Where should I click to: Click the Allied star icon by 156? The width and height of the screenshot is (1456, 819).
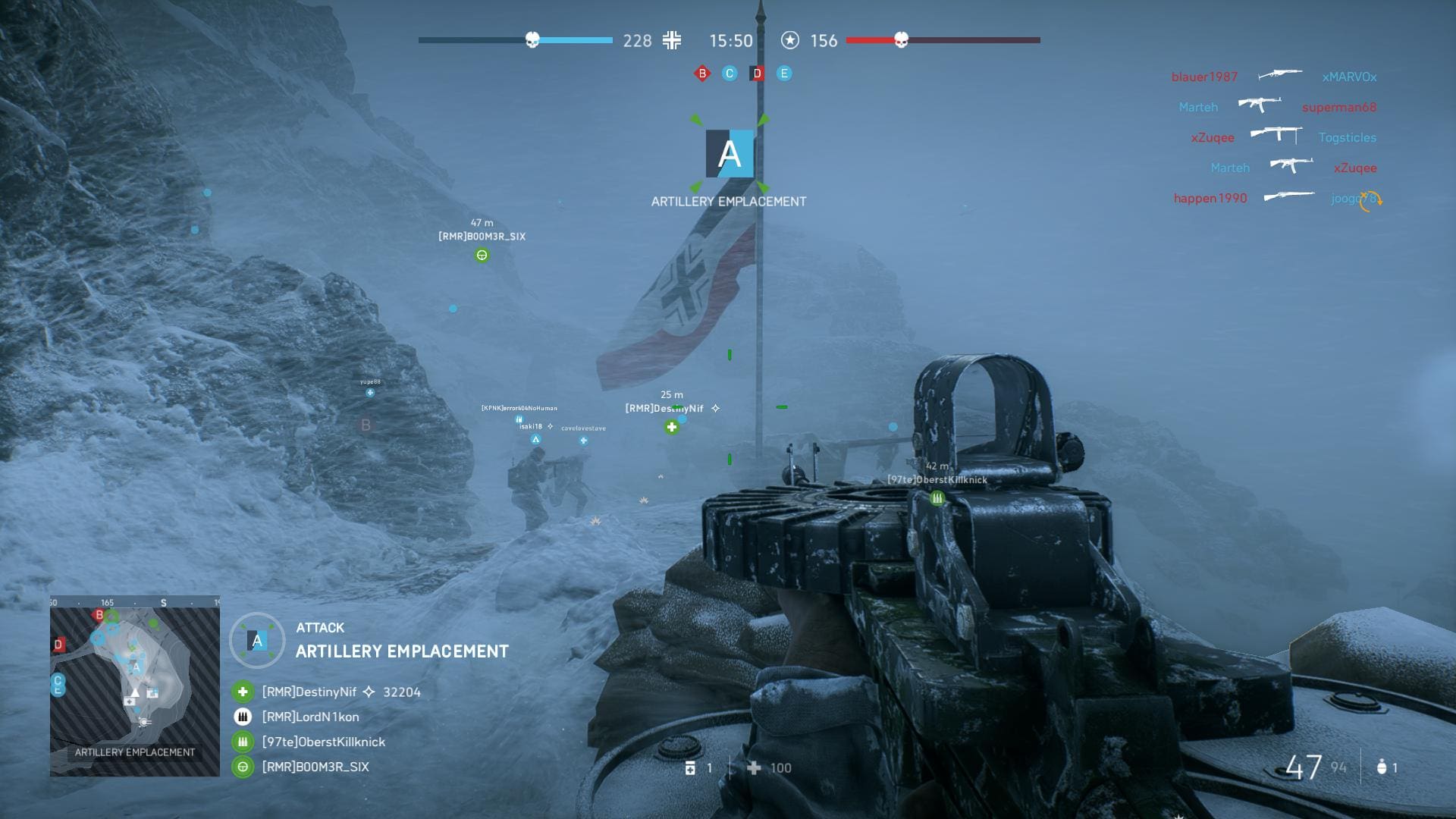click(790, 40)
